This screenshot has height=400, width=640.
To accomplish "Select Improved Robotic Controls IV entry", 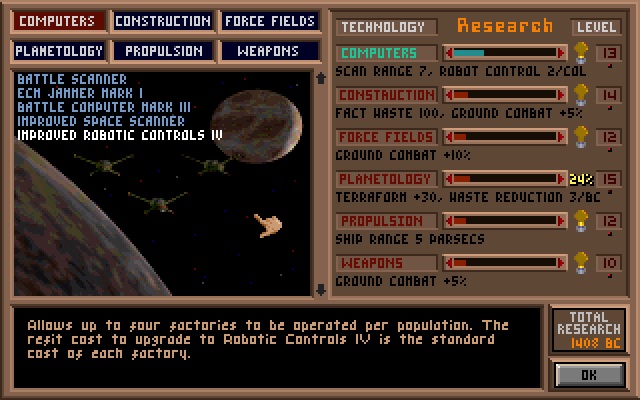I will click(x=119, y=134).
